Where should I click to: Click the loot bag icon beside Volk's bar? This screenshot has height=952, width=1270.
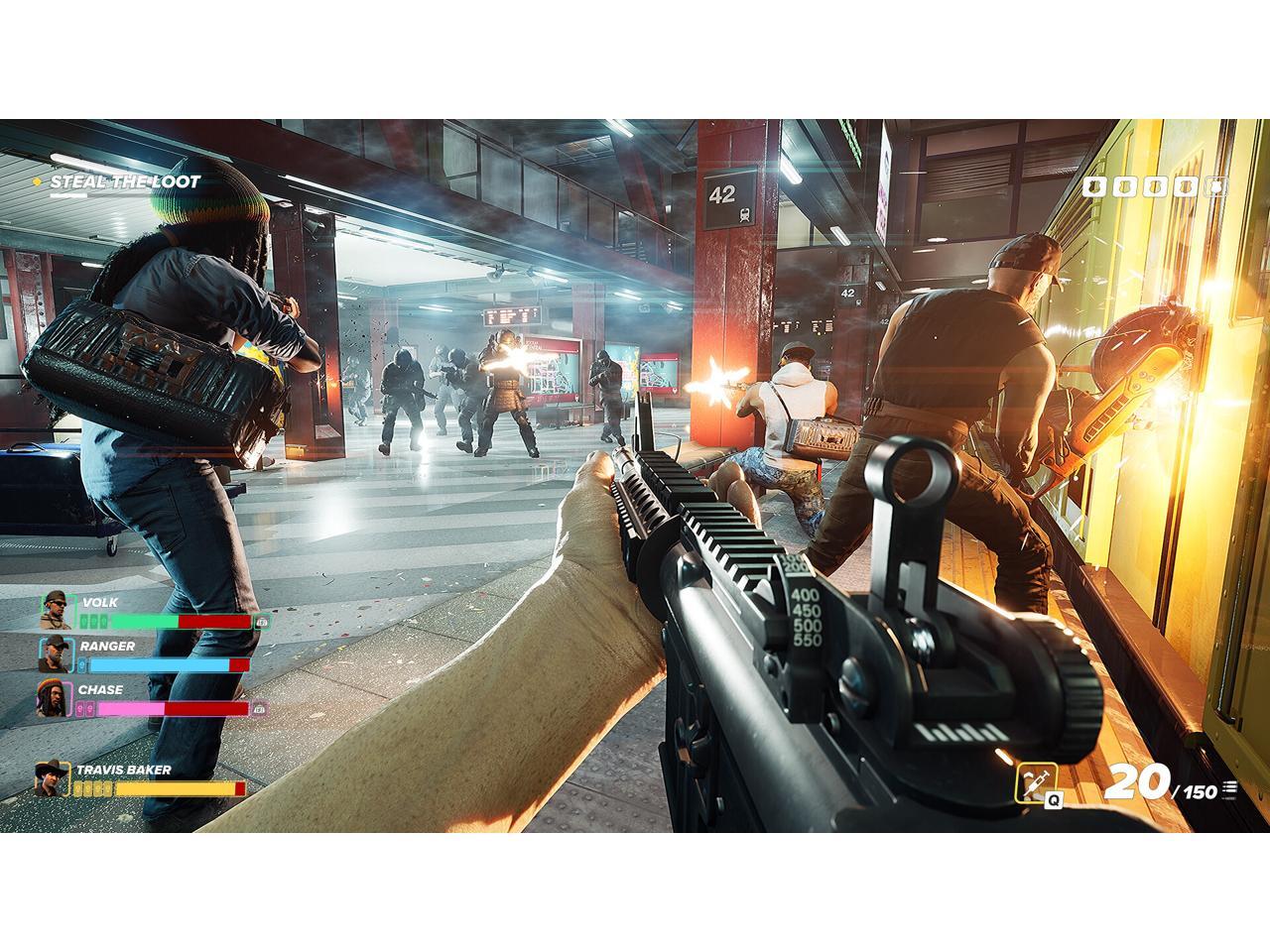pos(262,622)
